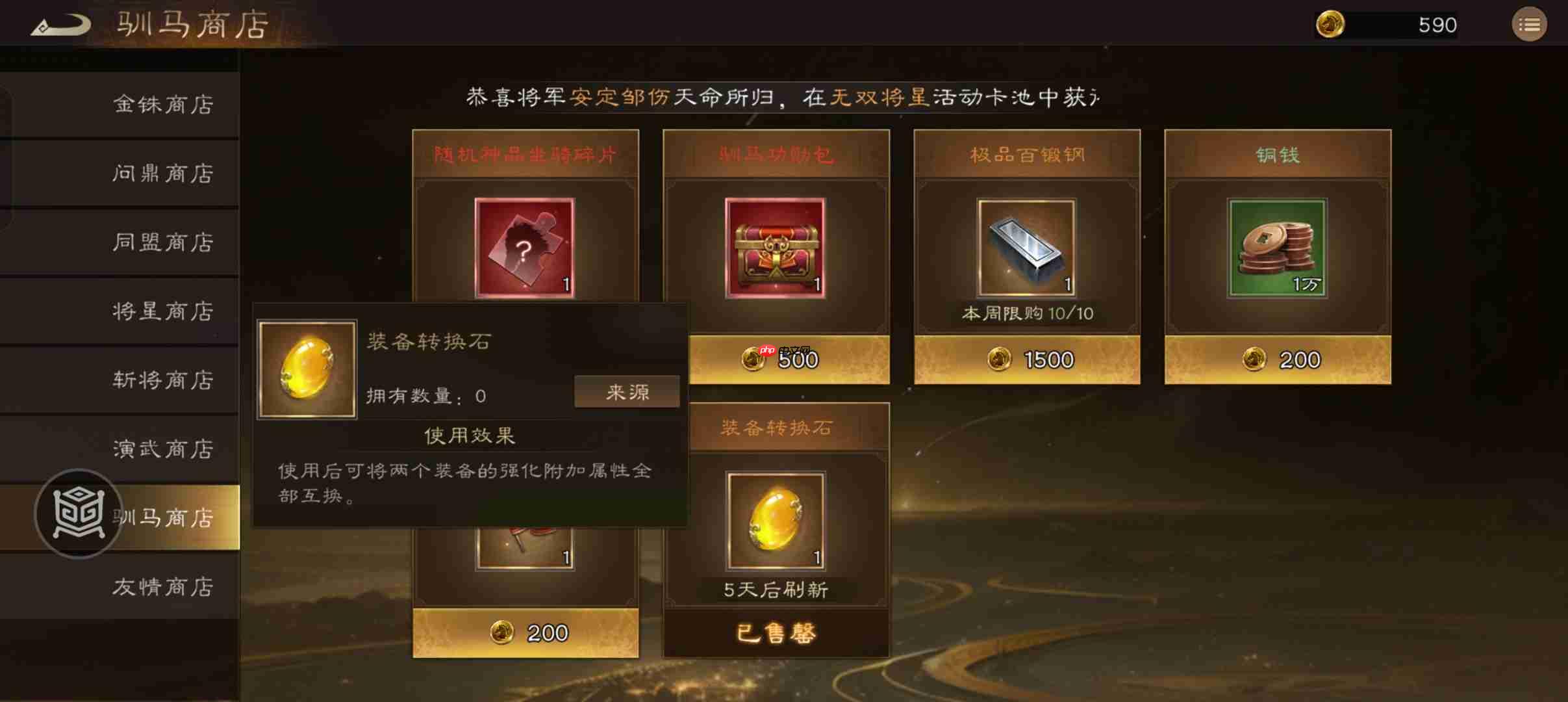The image size is (1568, 702).
Task: Open the 来源 source button
Action: tap(626, 391)
